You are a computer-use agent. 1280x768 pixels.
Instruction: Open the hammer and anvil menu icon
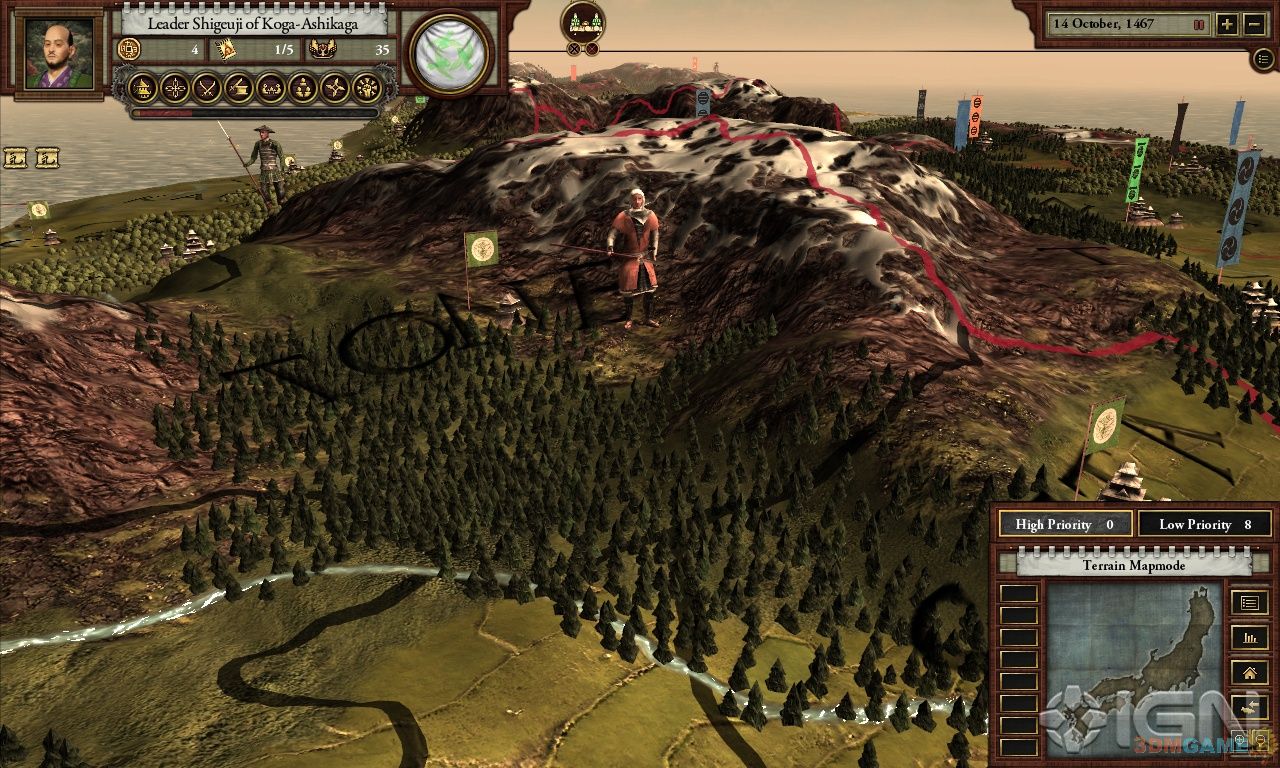point(239,88)
